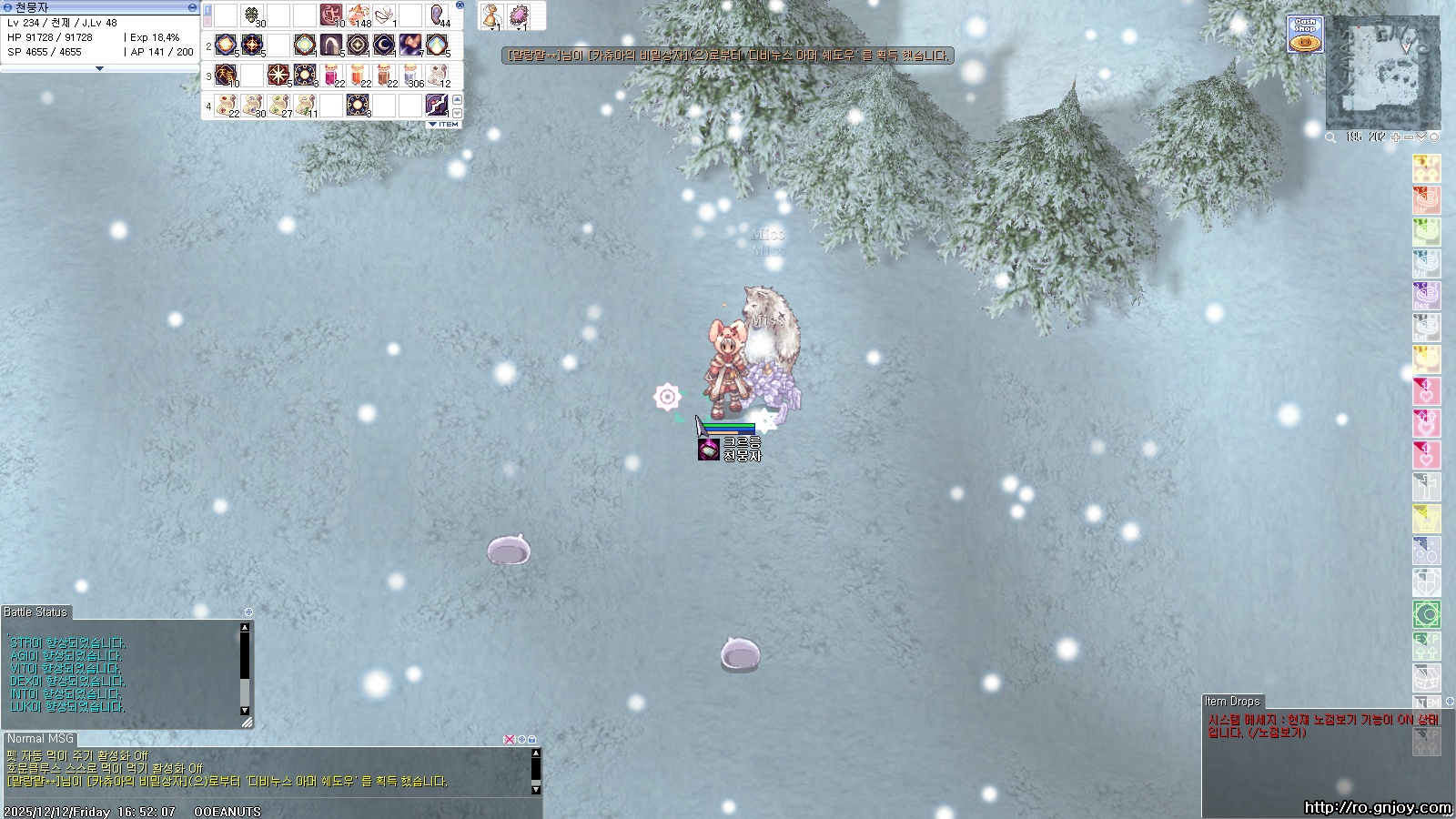The height and width of the screenshot is (819, 1456).
Task: Use the hotbar item stacked to 148
Action: pos(359,15)
